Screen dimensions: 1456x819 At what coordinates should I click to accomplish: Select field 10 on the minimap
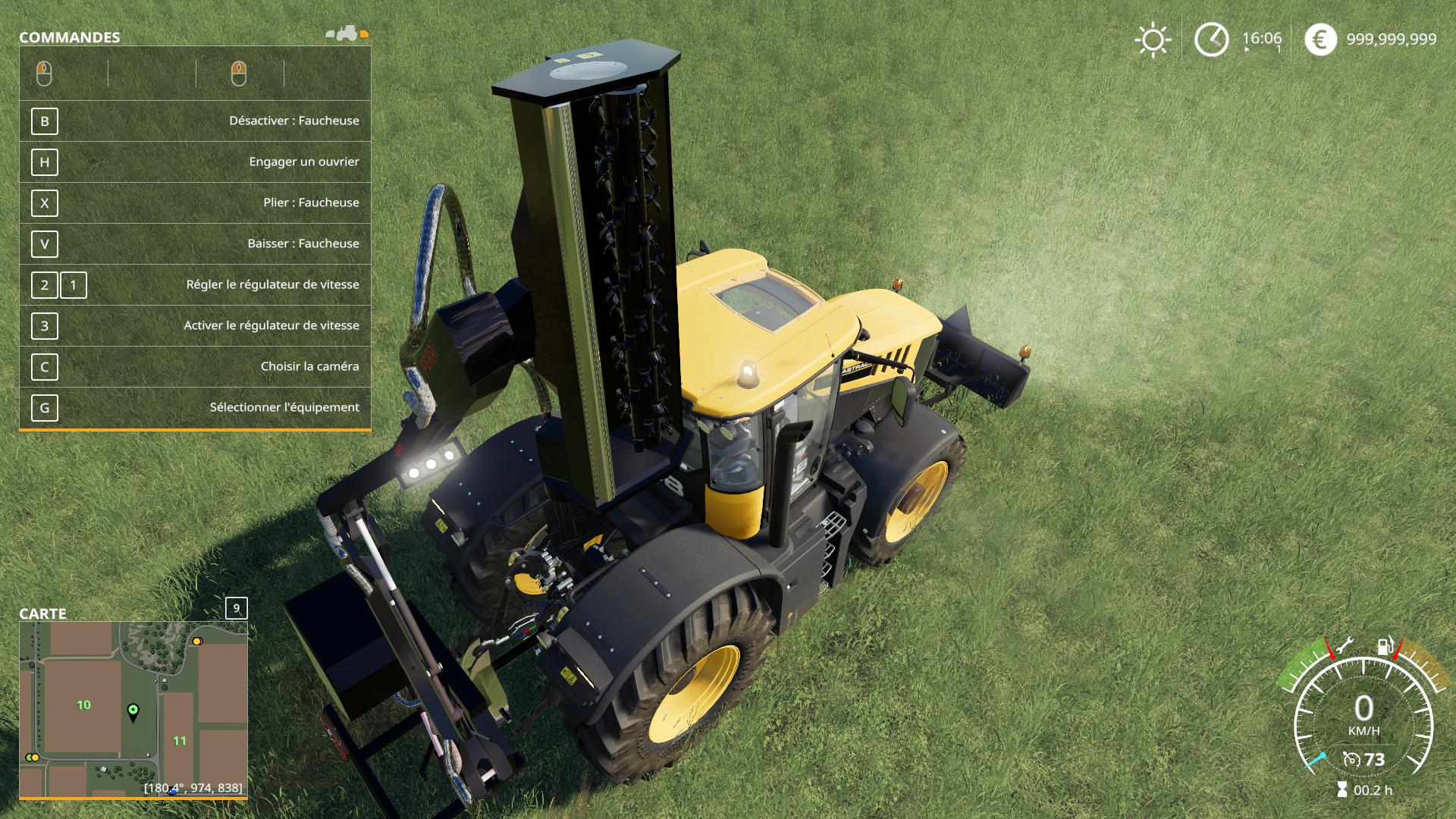coord(83,705)
